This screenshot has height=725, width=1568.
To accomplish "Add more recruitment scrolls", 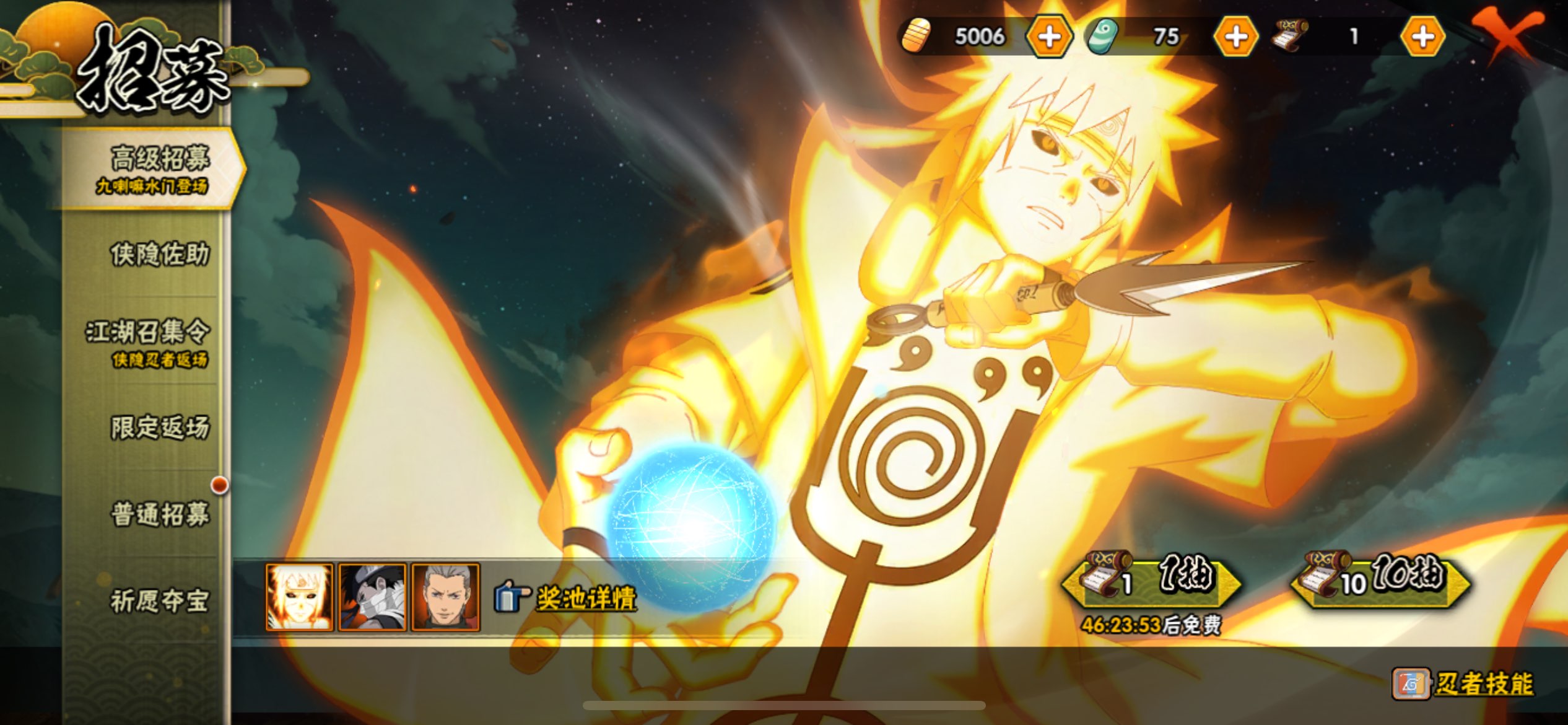I will (1422, 37).
